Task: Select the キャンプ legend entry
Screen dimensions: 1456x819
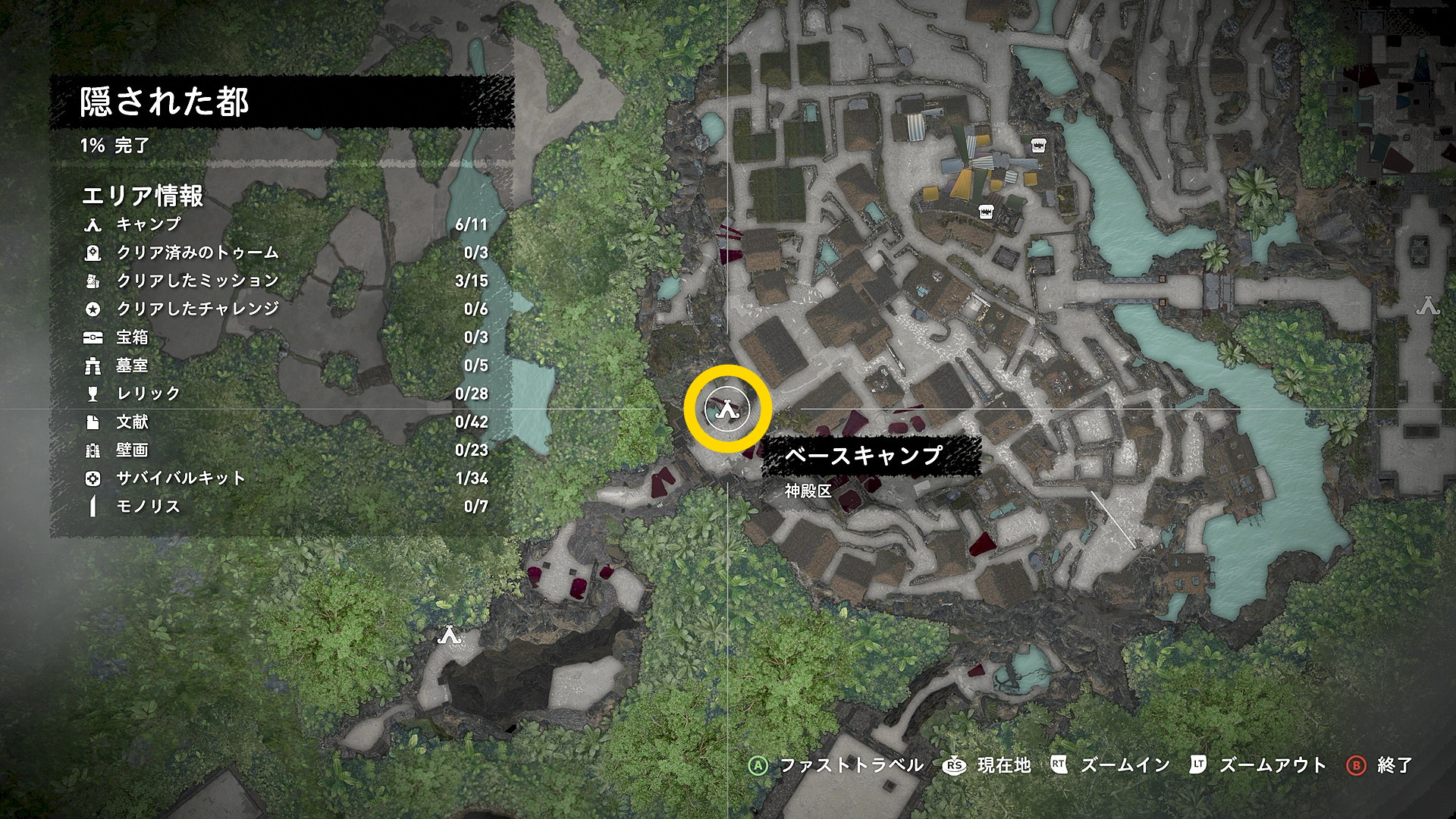Action: (x=149, y=224)
